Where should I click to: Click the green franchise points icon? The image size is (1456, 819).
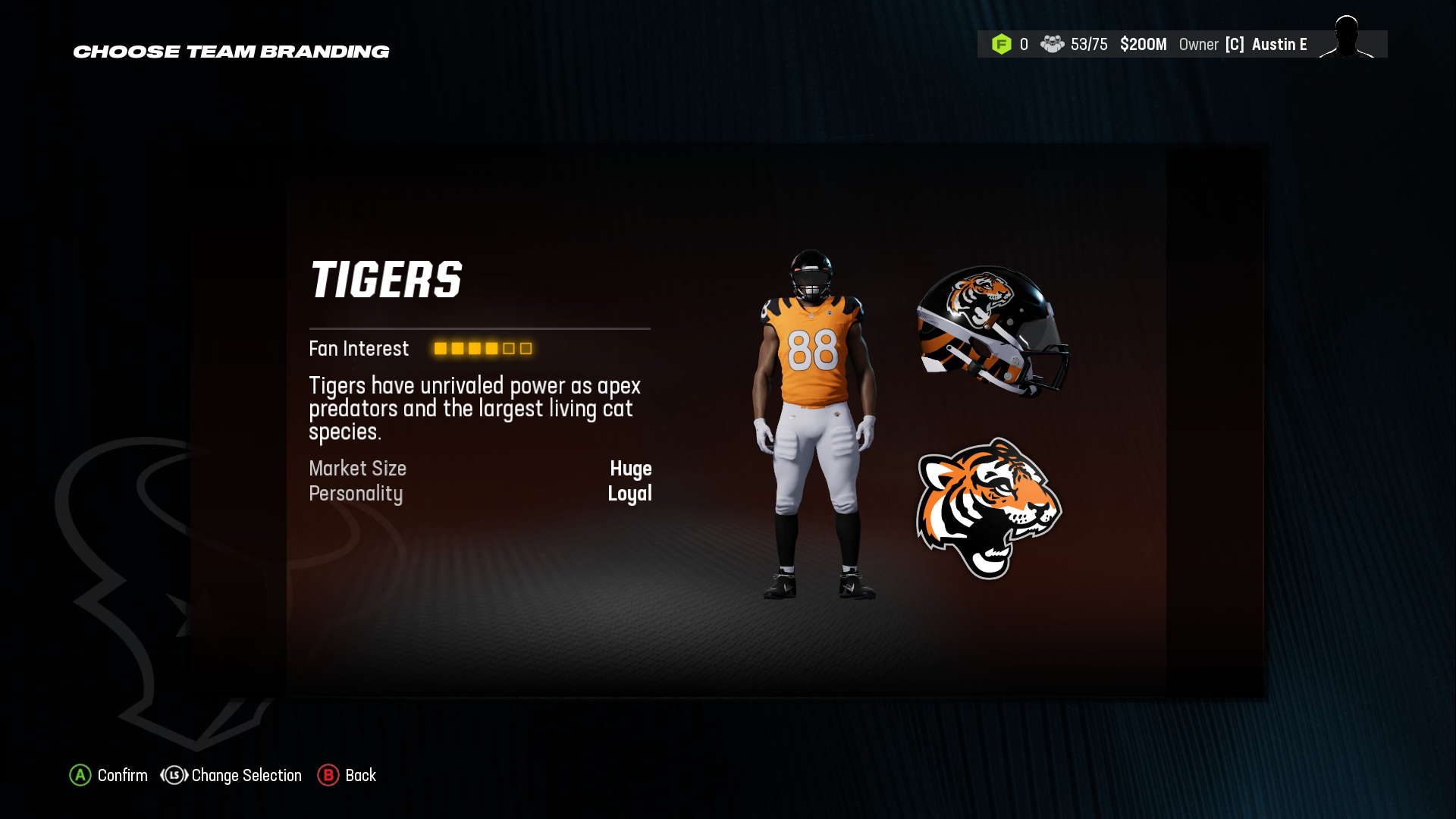1003,44
